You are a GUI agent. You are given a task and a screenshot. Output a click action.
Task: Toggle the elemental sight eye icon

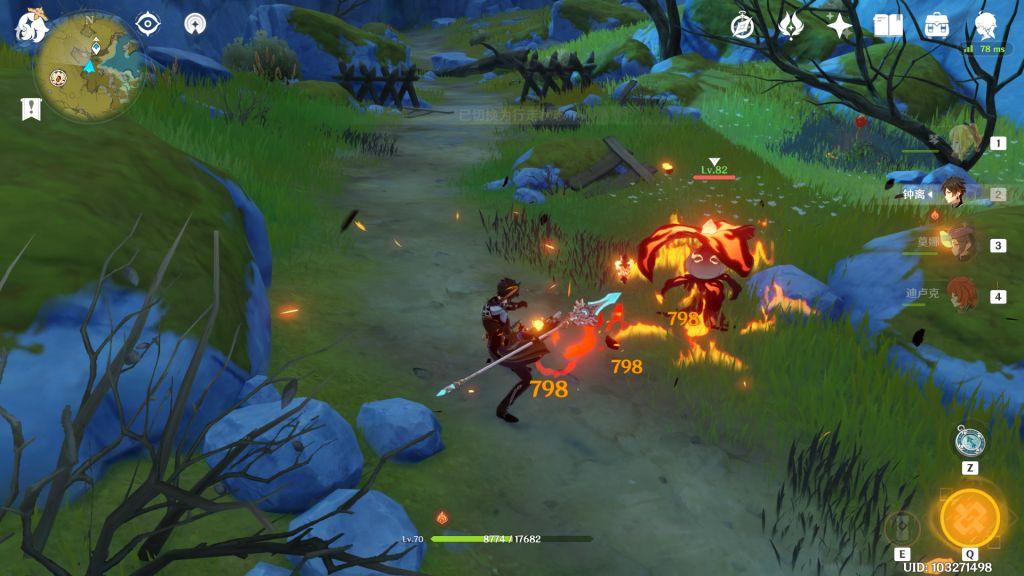148,24
